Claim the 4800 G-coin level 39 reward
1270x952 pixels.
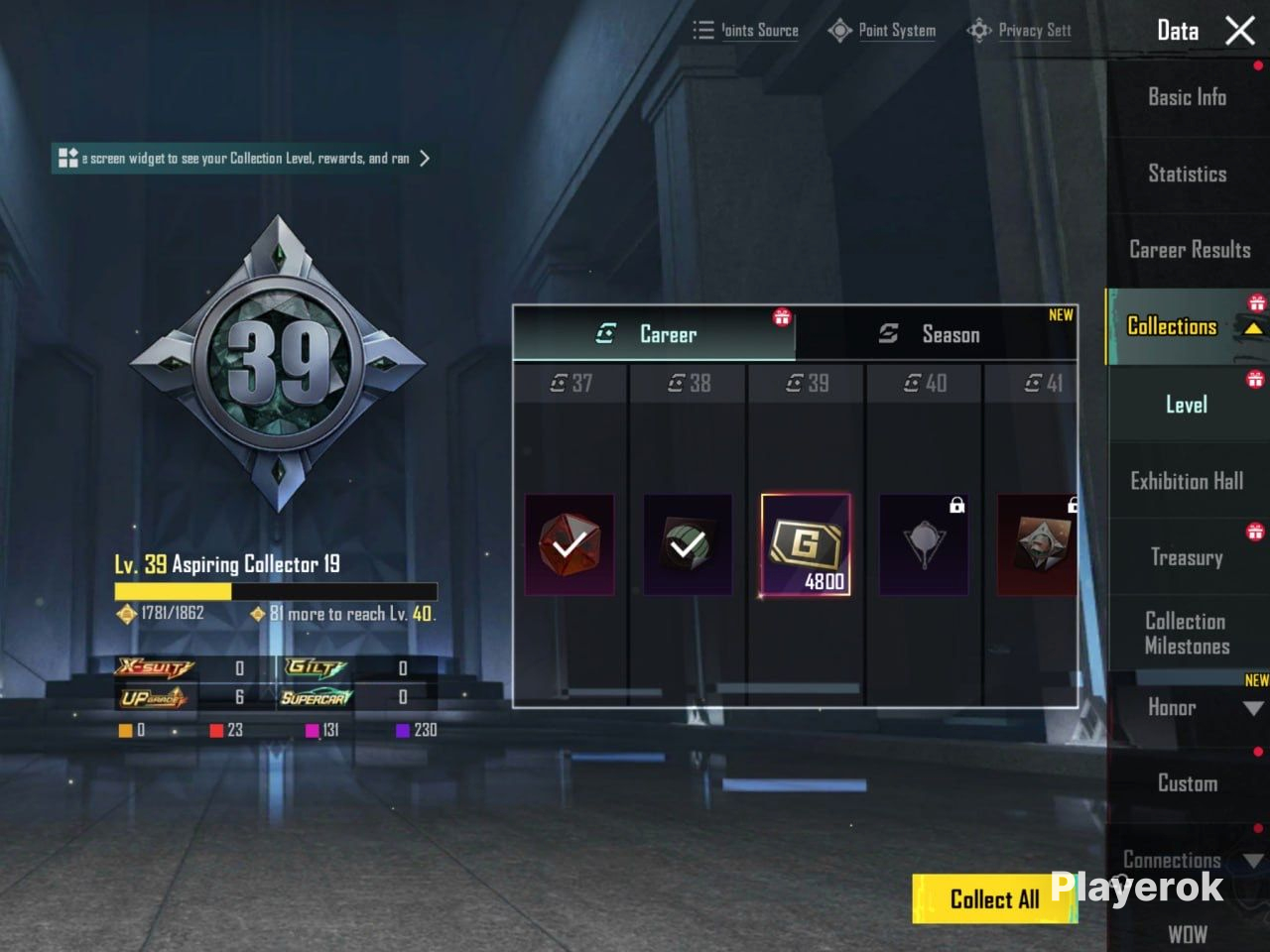pyautogui.click(x=806, y=544)
